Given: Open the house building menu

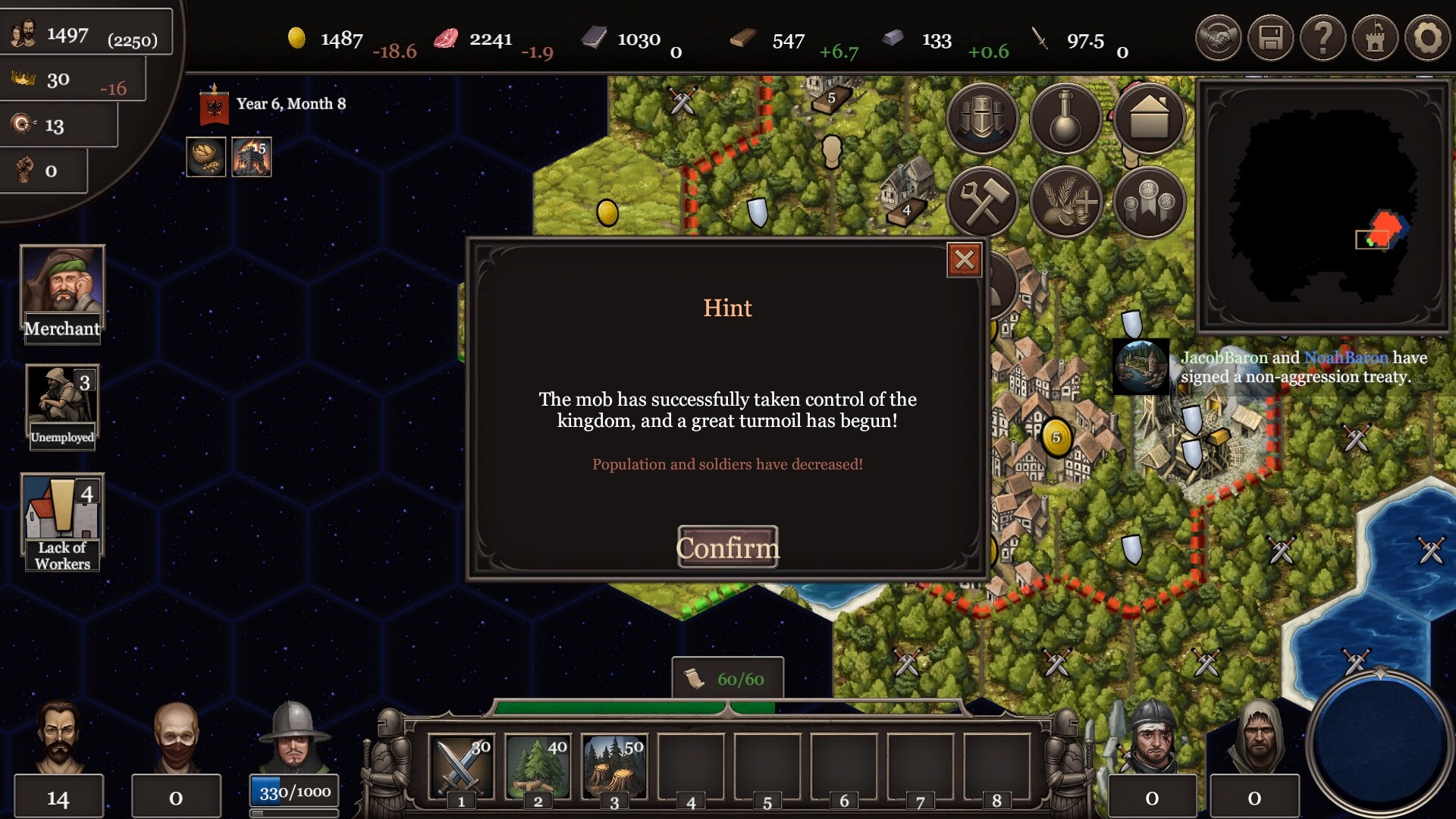Looking at the screenshot, I should pos(1149,119).
